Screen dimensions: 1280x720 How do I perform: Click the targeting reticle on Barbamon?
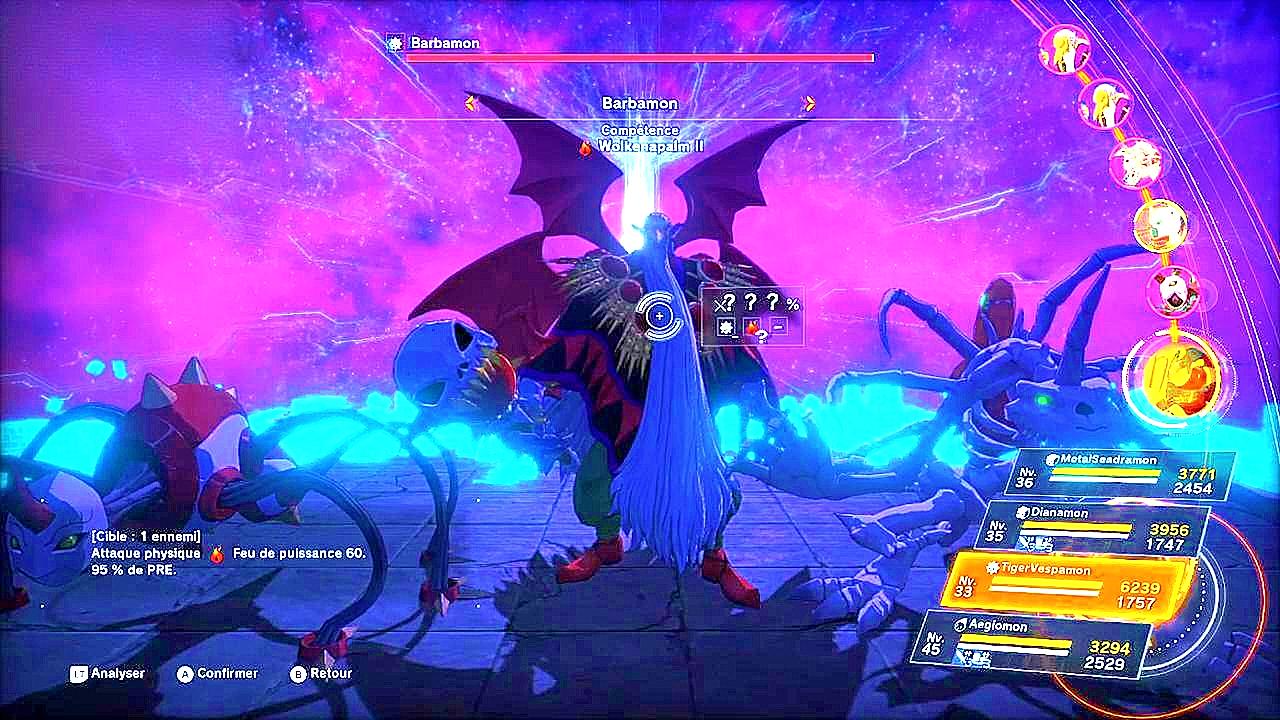coord(659,316)
